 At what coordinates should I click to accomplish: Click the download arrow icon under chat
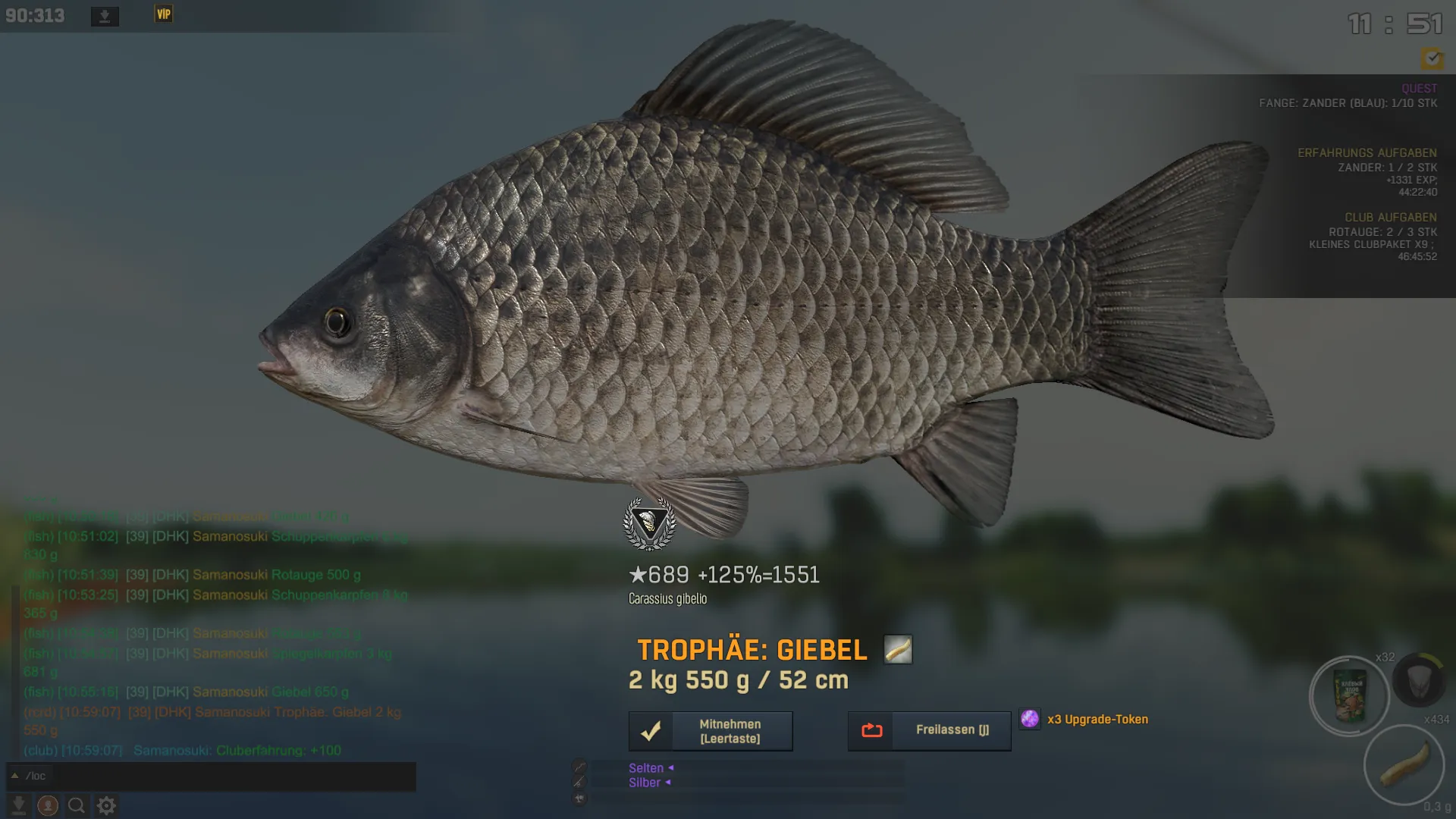pyautogui.click(x=19, y=805)
